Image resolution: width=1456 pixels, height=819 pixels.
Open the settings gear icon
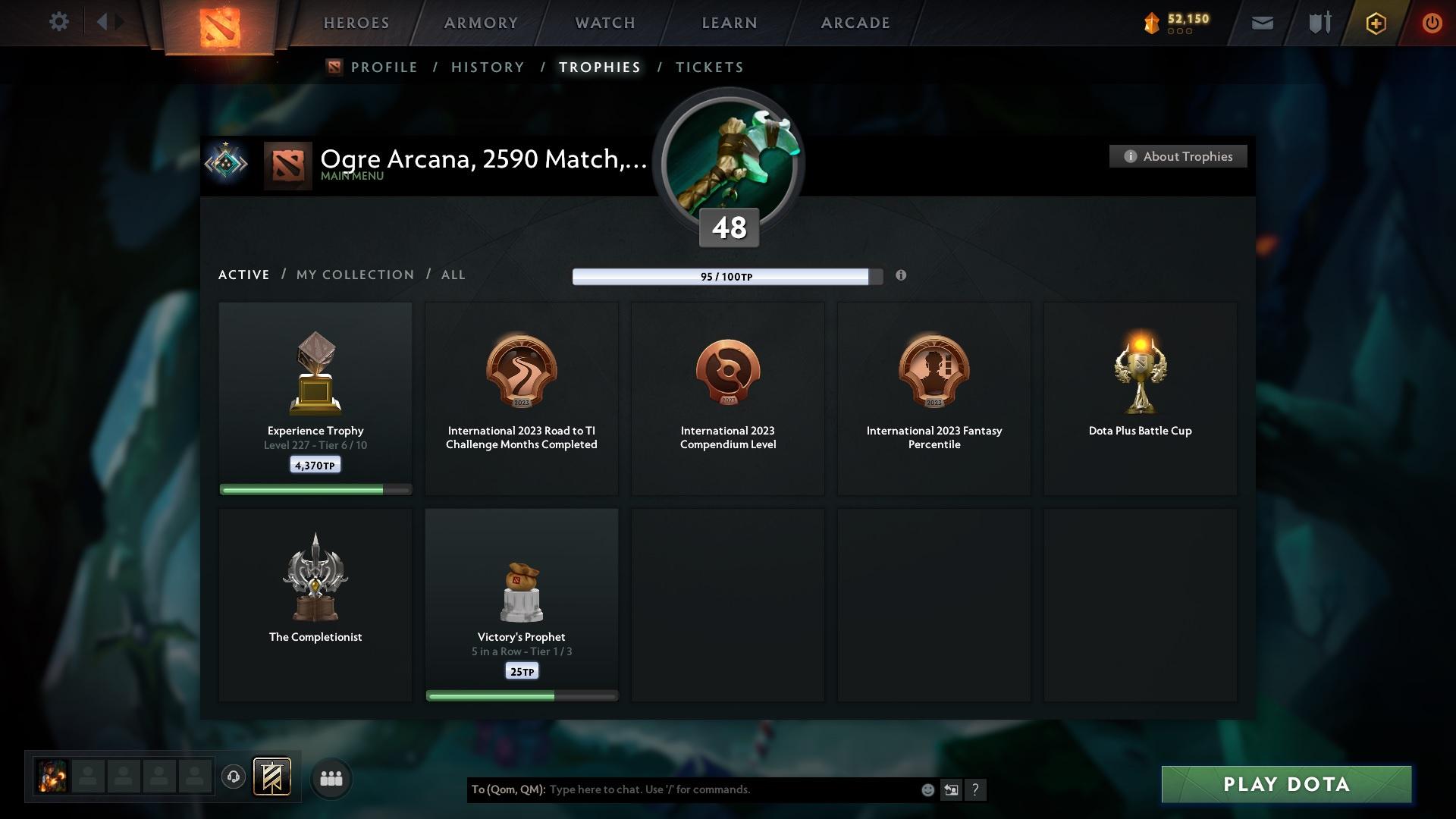point(59,22)
